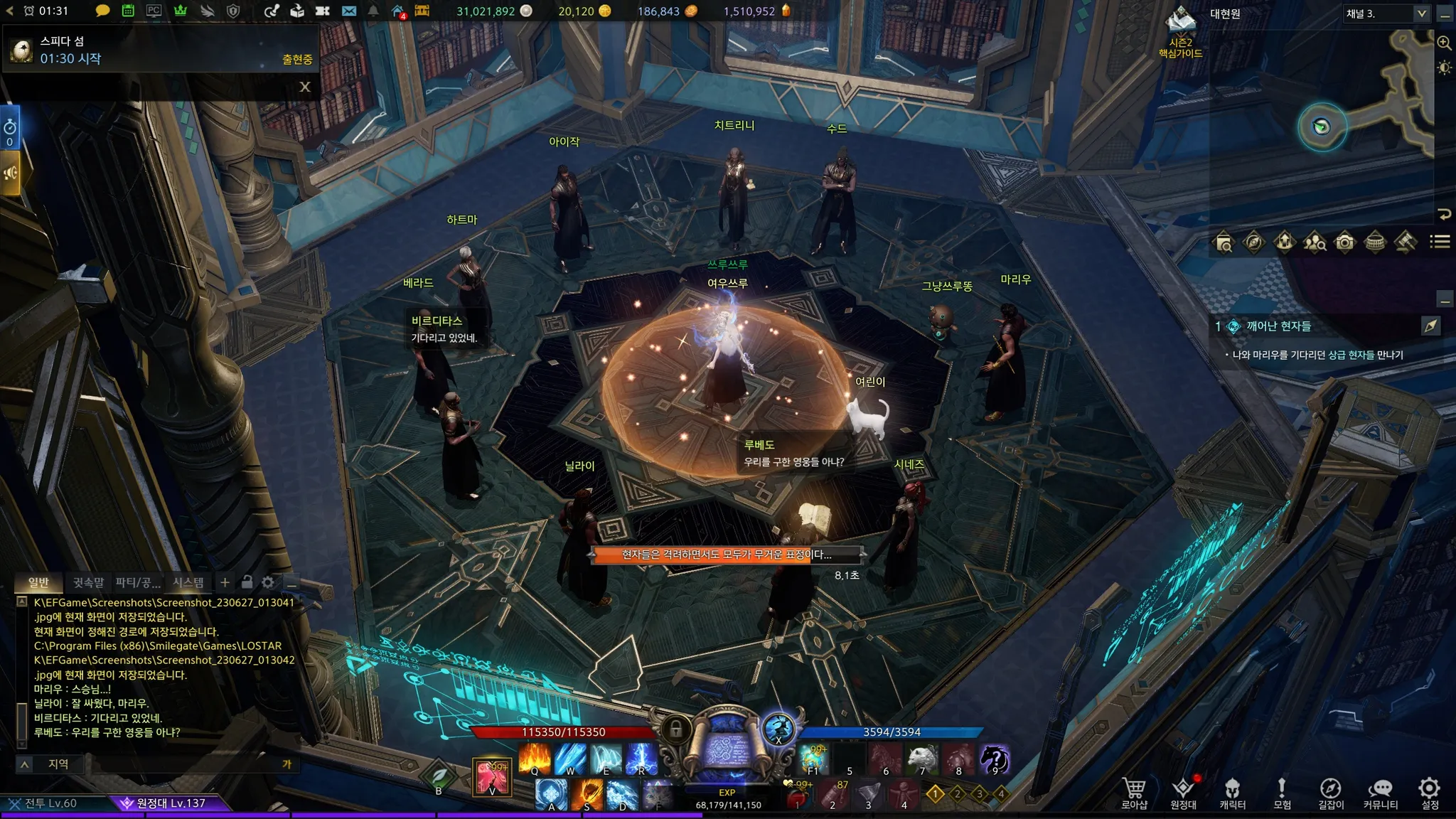The width and height of the screenshot is (1456, 819).
Task: Open the mail envelope icon
Action: [349, 11]
